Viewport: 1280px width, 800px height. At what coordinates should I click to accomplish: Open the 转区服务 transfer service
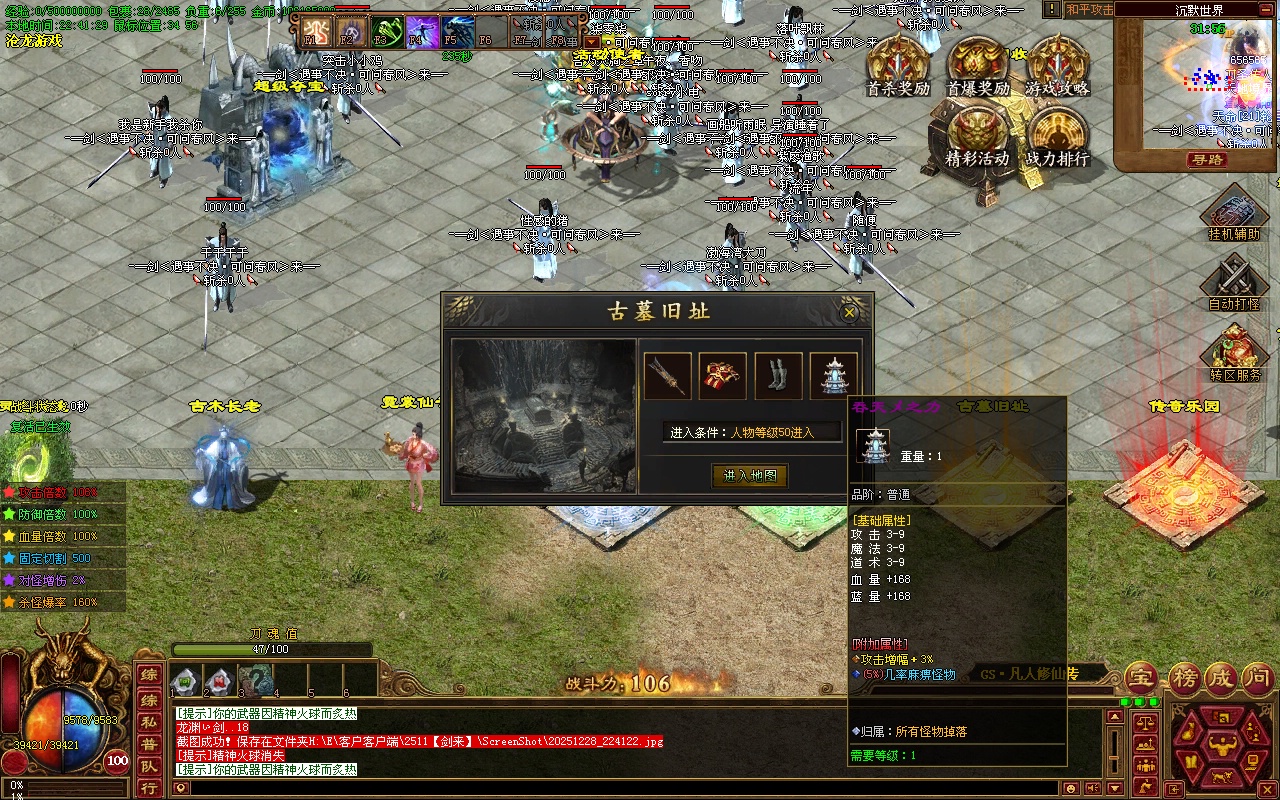point(1234,353)
